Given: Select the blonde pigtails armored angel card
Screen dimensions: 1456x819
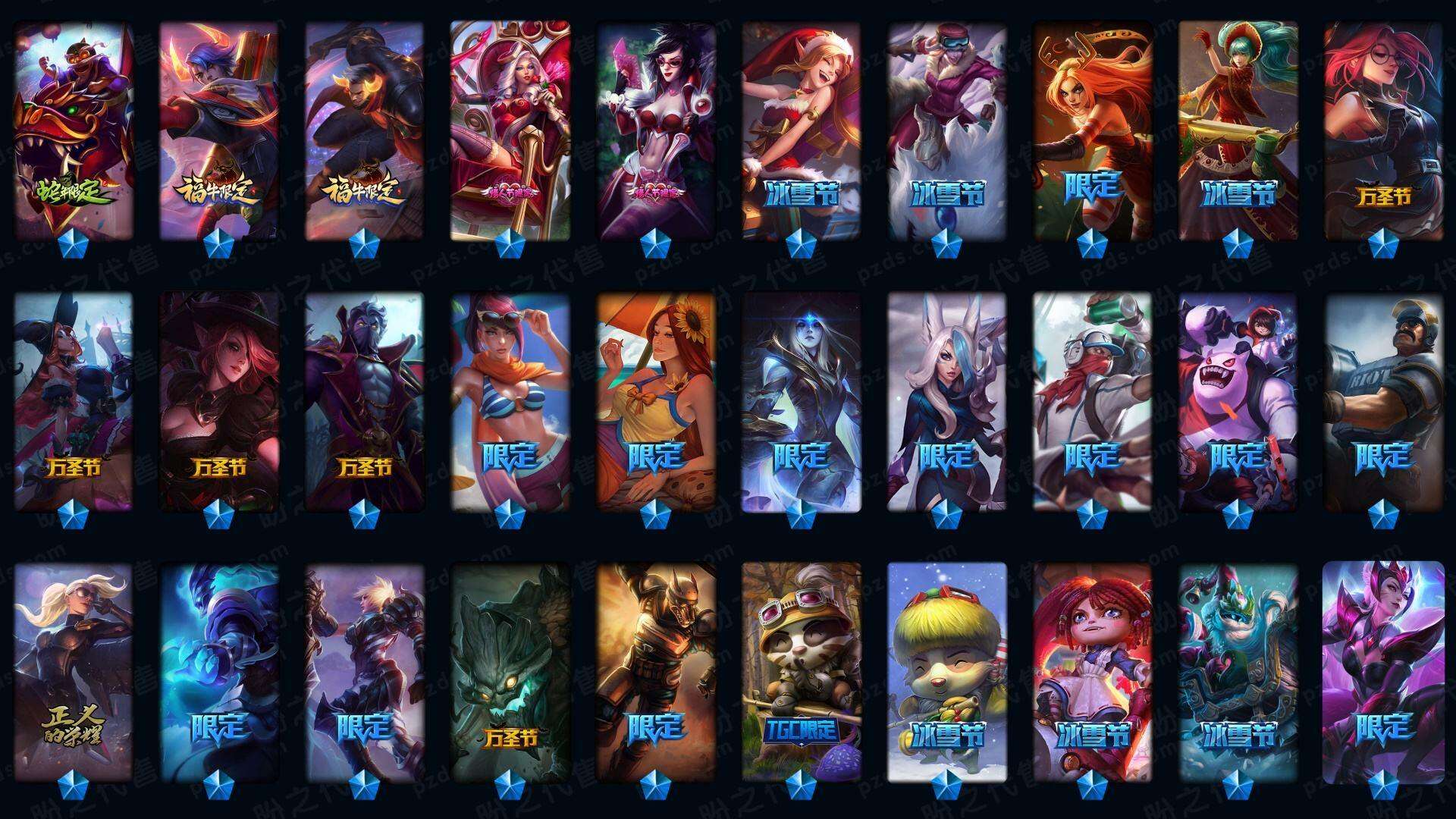Looking at the screenshot, I should [x=74, y=671].
